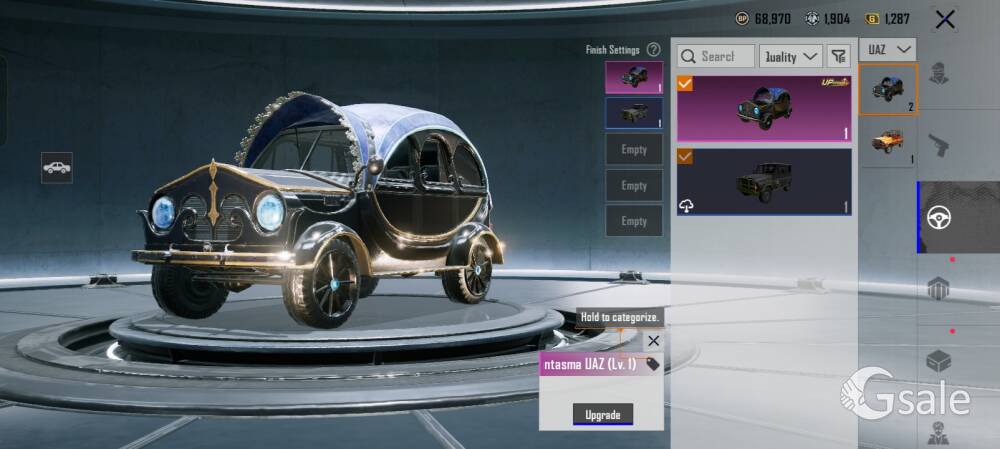Screen dimensions: 1000x449
Task: Select the pink Phantasma finish slot
Action: [633, 77]
